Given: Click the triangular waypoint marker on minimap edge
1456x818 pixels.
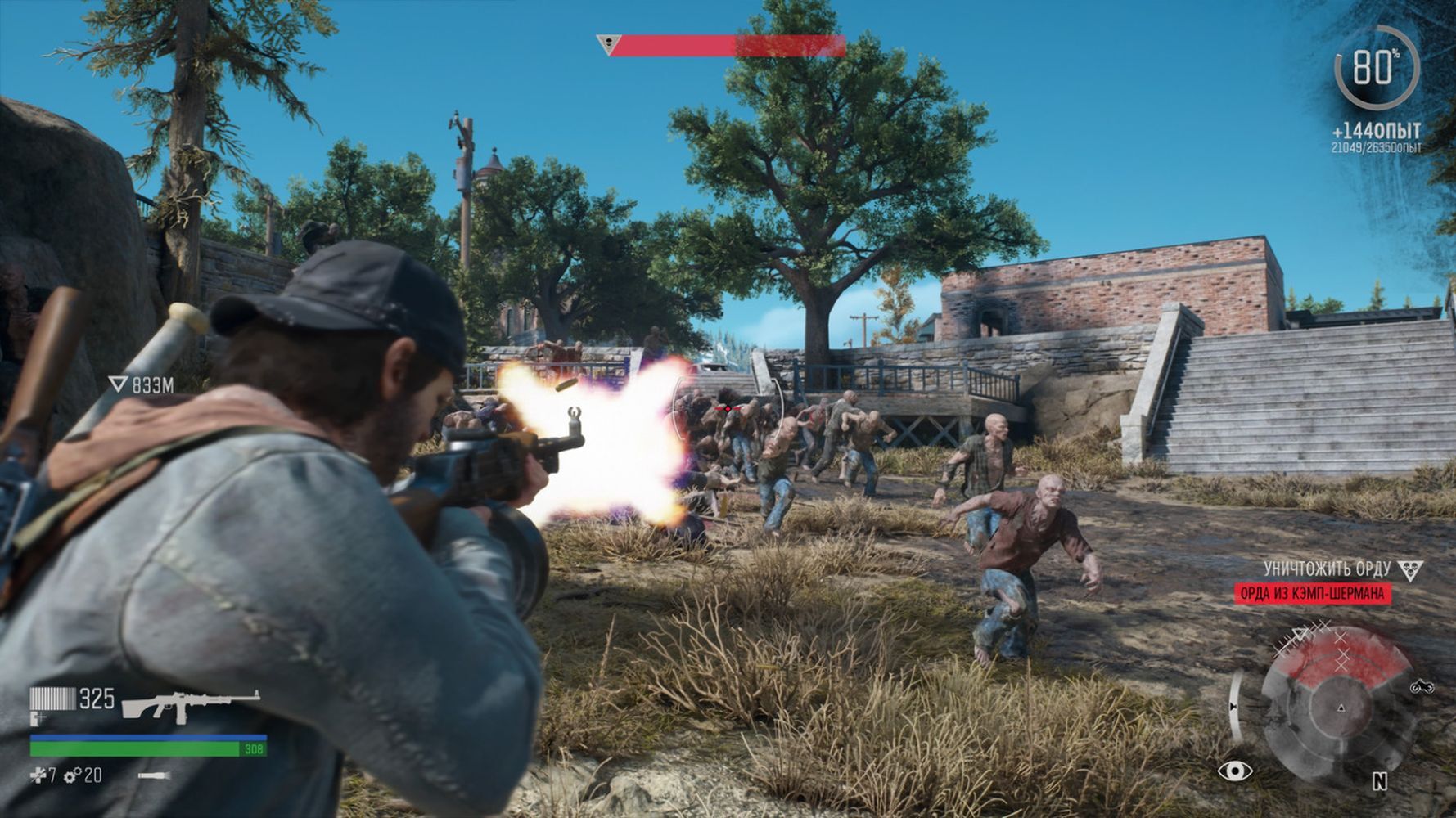Looking at the screenshot, I should click(x=1300, y=634).
